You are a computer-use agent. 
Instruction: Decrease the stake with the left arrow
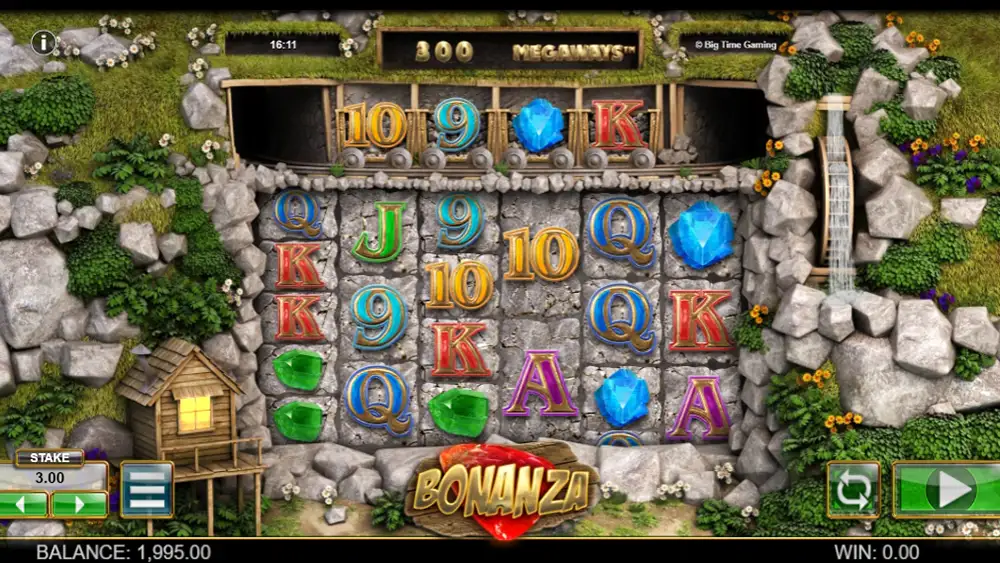pyautogui.click(x=24, y=504)
